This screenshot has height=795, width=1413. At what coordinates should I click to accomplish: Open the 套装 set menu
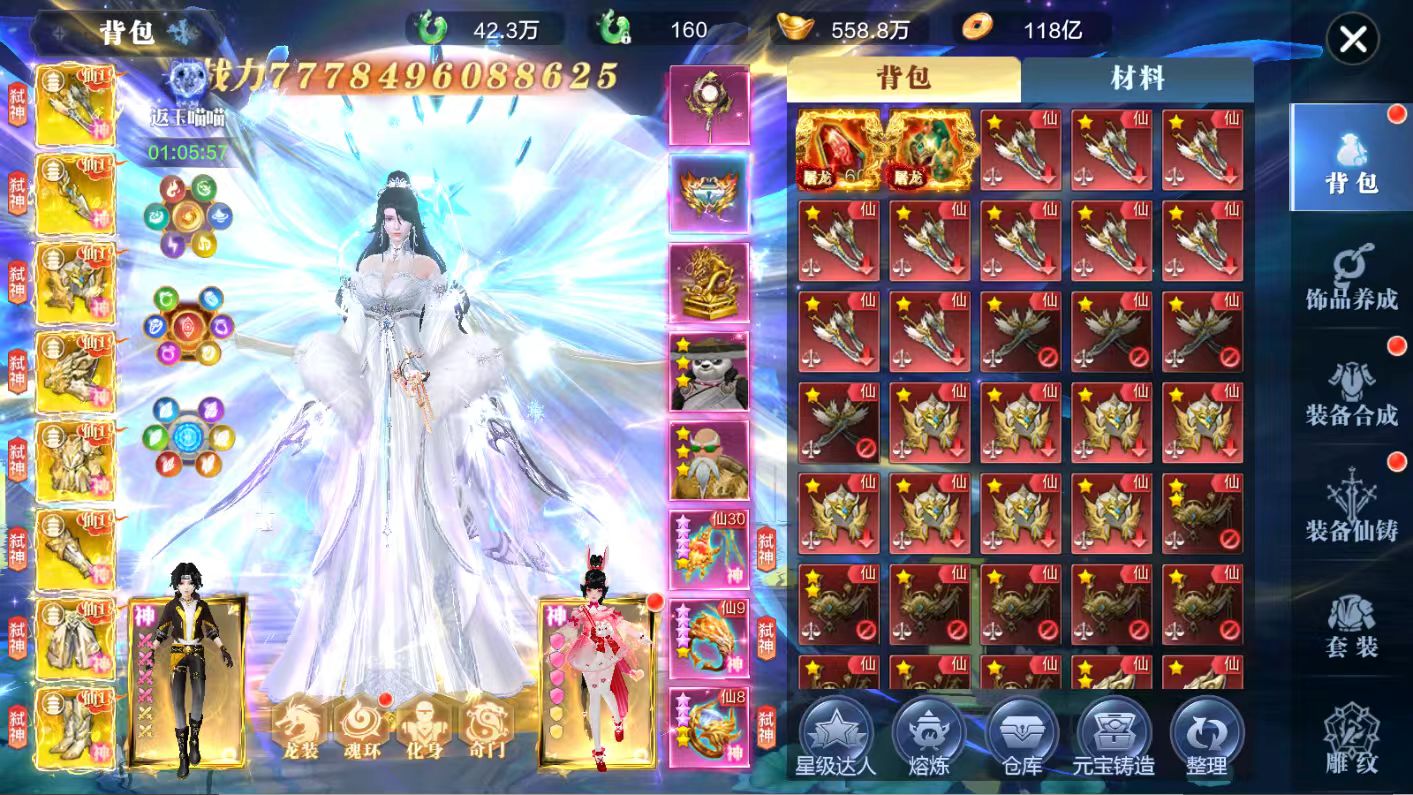point(1351,625)
